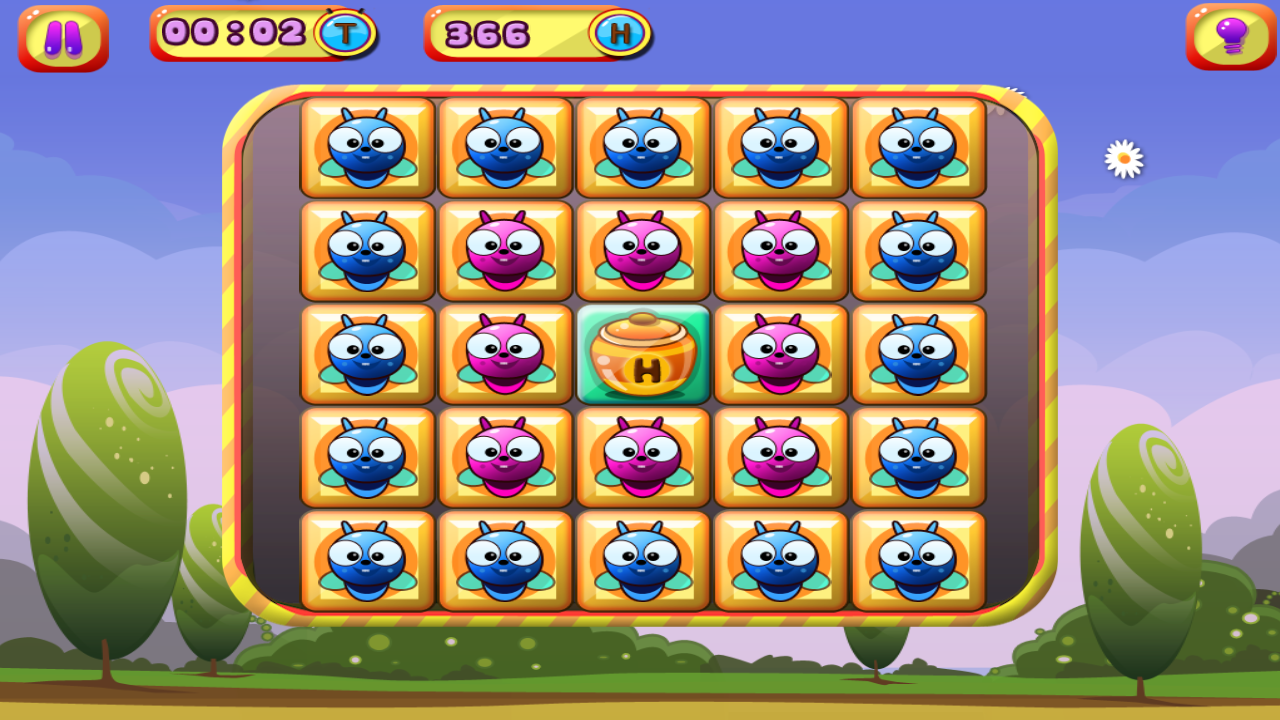Select the blue bee tile in the bottom-left corner
The width and height of the screenshot is (1280, 720).
[x=368, y=560]
